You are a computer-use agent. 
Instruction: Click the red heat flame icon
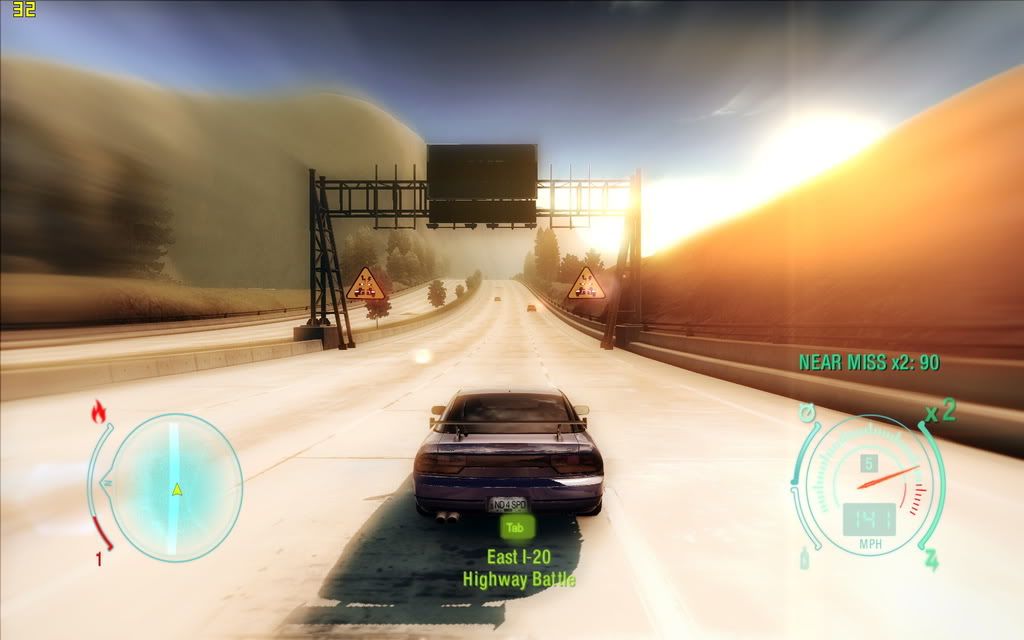coord(98,410)
